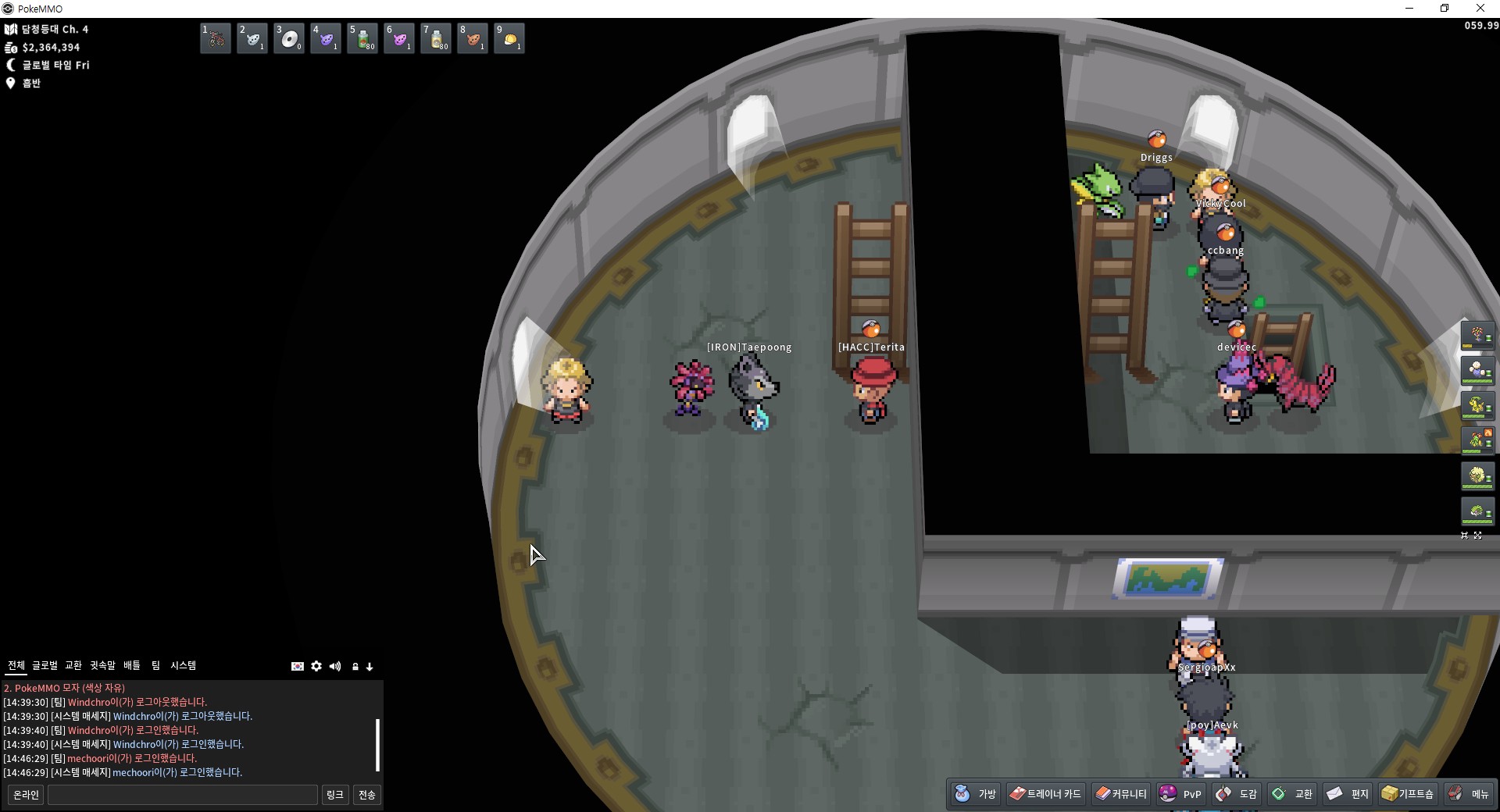Open the 도감 Pokédex
1500x812 pixels.
tap(1237, 794)
